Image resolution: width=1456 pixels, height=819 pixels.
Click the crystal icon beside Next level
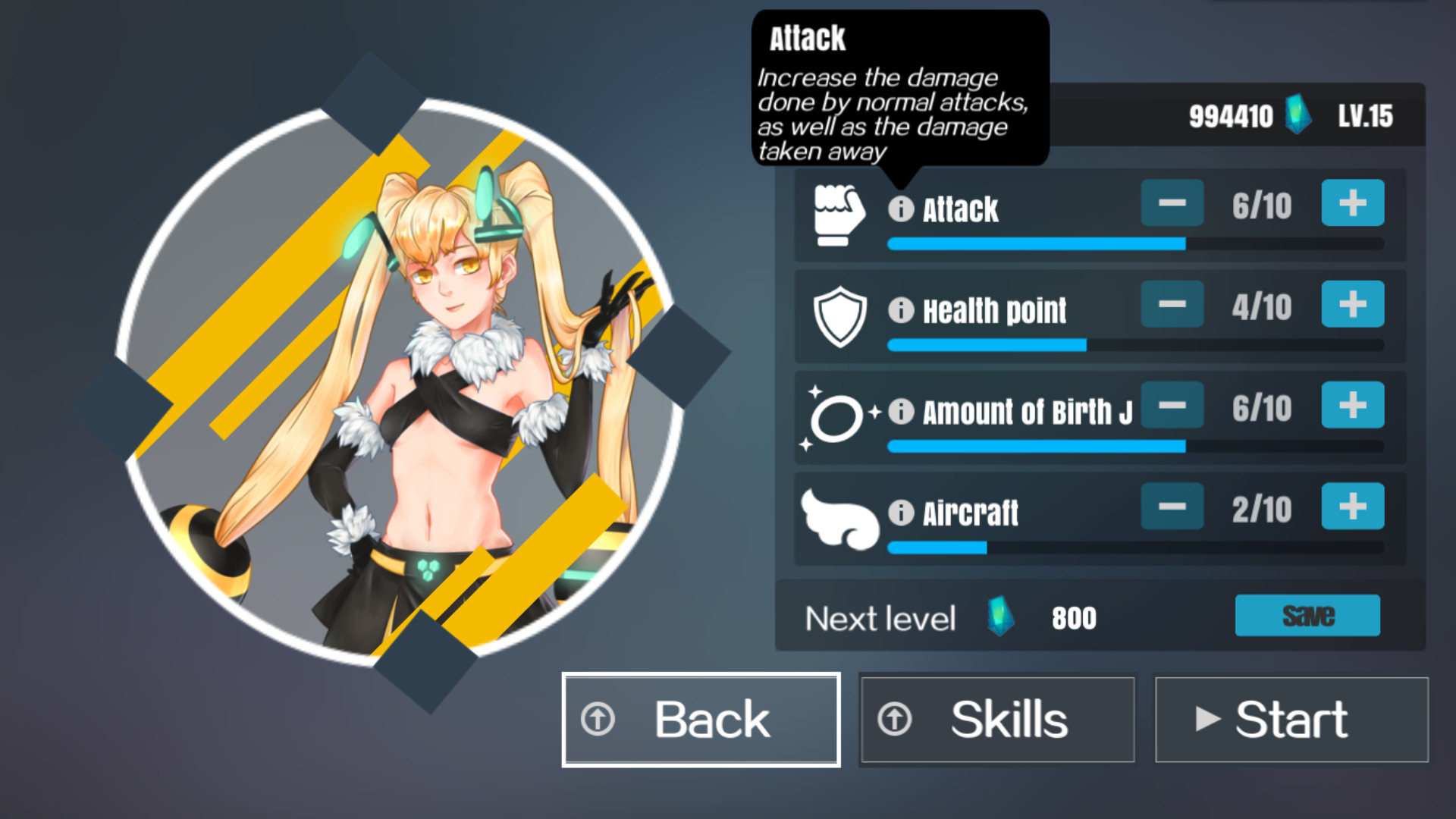tap(999, 617)
